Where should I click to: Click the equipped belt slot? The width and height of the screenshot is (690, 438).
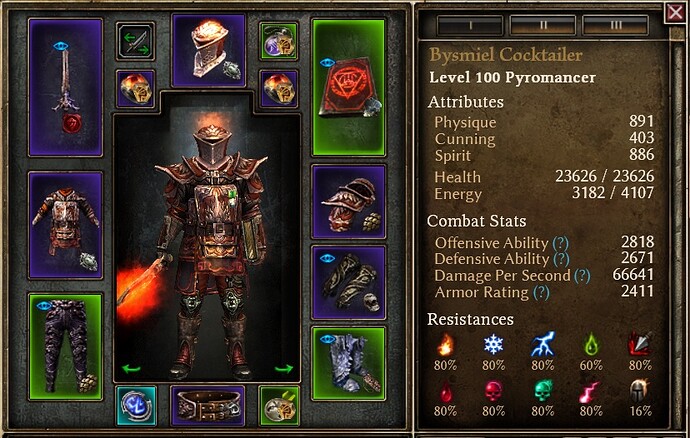tap(209, 406)
